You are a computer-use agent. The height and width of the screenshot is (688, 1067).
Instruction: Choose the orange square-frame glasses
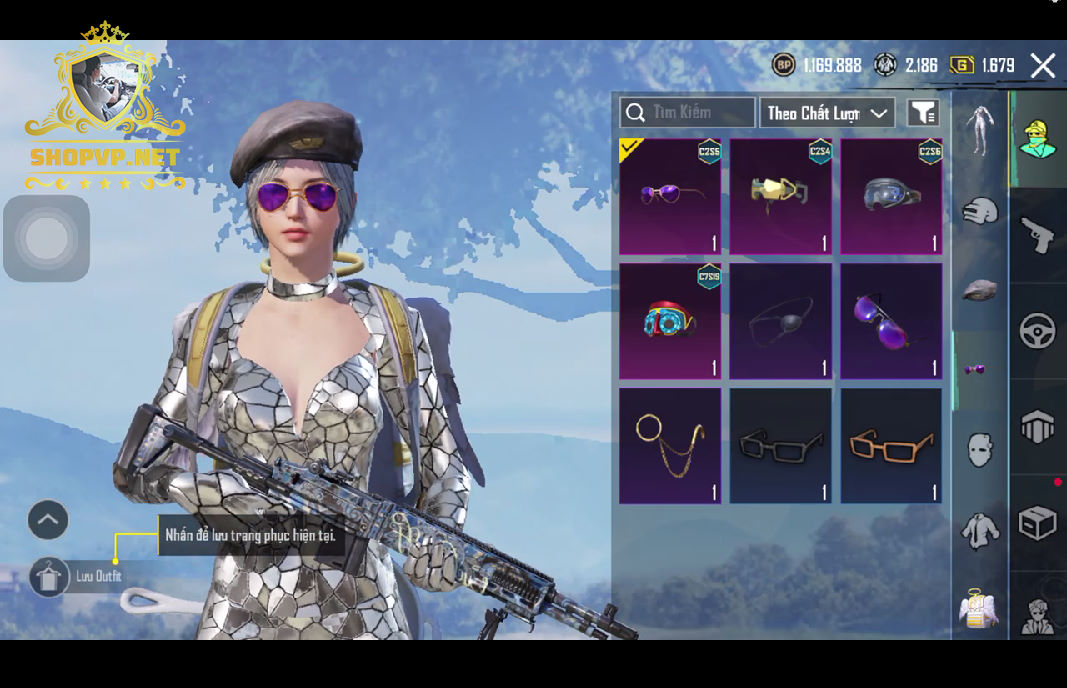coord(891,445)
